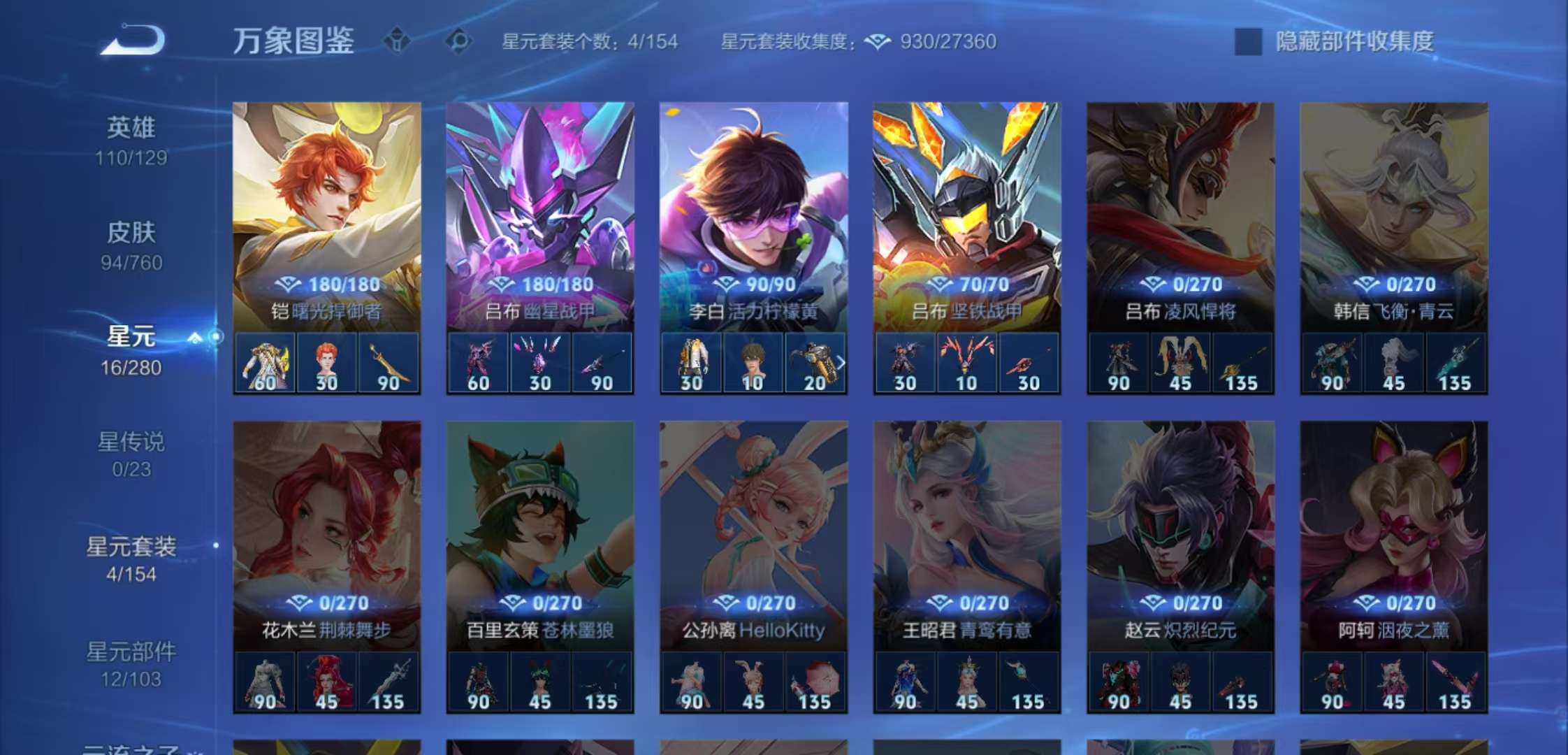This screenshot has height=755, width=1568.
Task: Click the weapon part icon priced 90 under 吕布 幽星战甲
Action: 600,361
